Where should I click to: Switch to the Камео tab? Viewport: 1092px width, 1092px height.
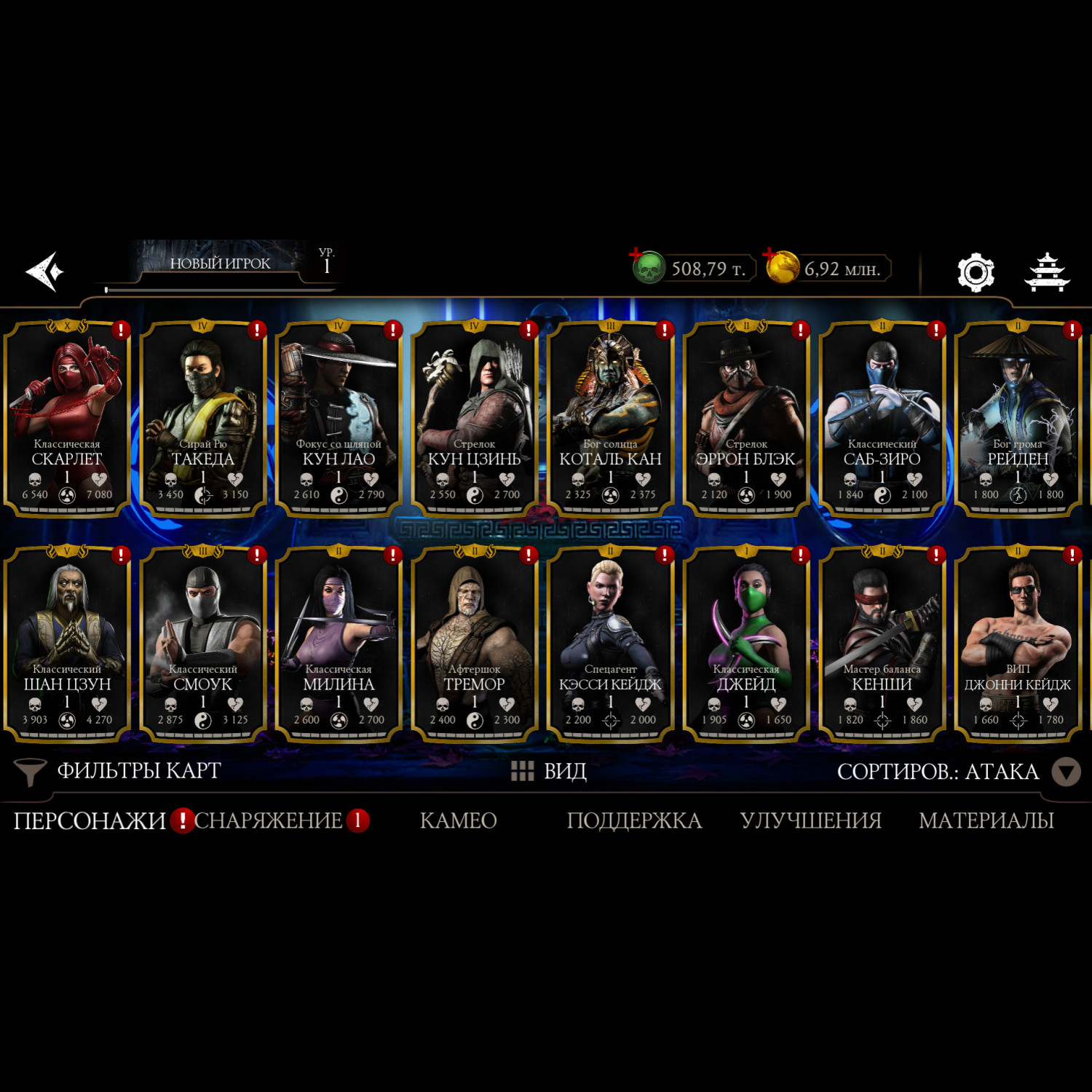(x=458, y=820)
